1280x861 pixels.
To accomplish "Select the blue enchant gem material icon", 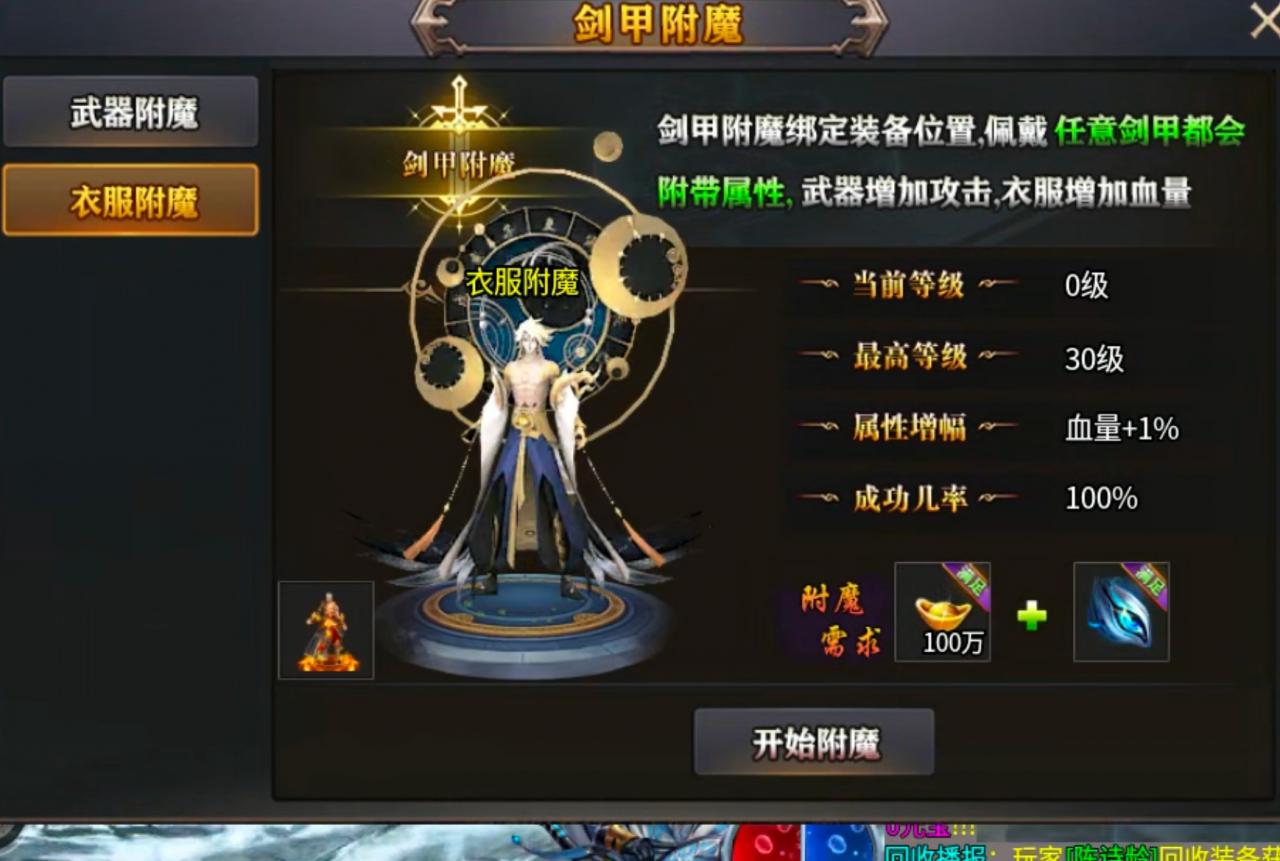I will [1121, 612].
